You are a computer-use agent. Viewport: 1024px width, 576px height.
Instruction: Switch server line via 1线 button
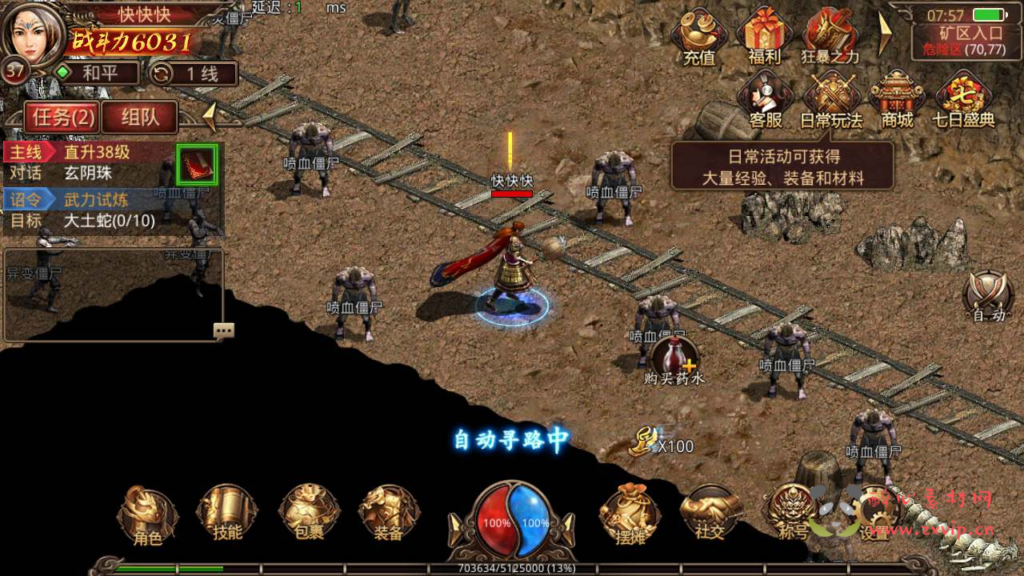[193, 73]
